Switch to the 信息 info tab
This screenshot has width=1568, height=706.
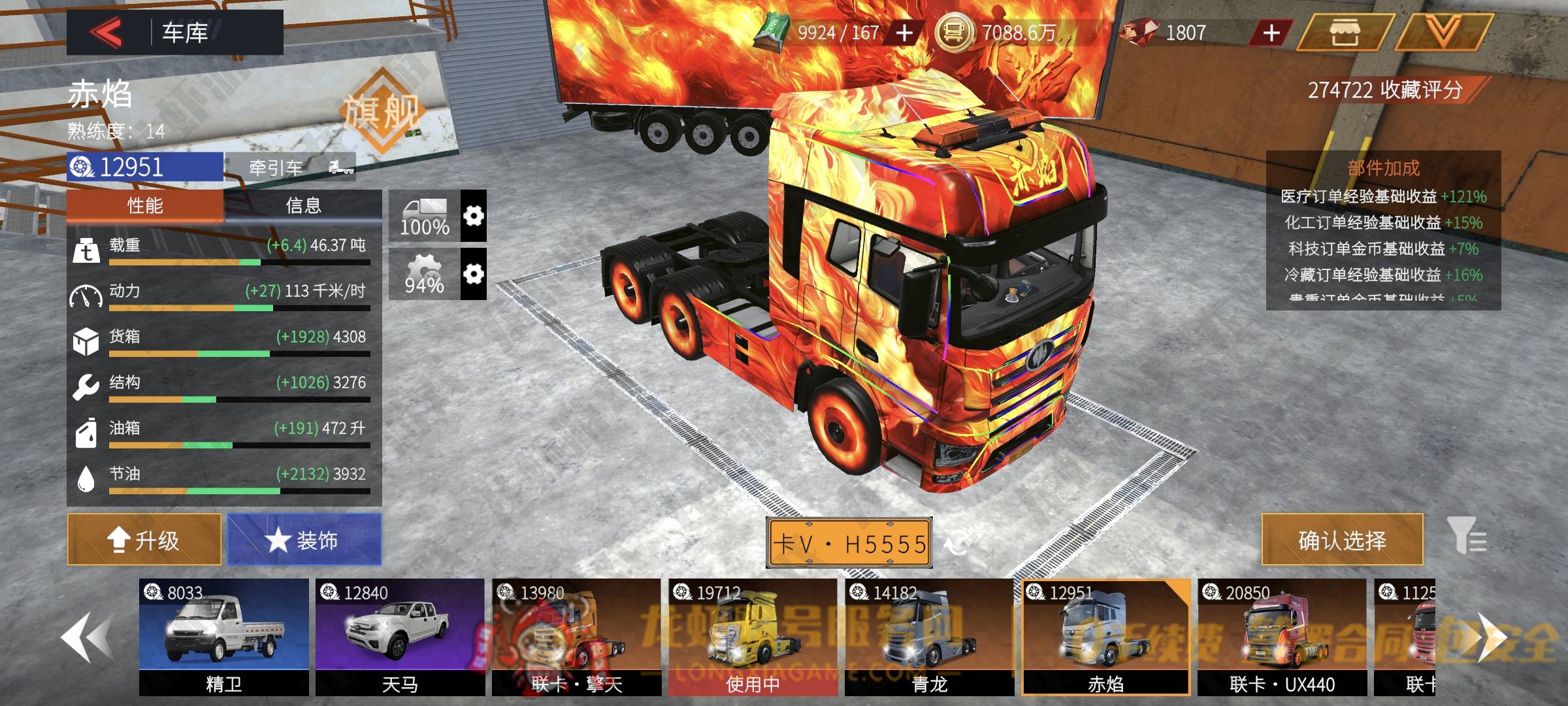click(303, 206)
